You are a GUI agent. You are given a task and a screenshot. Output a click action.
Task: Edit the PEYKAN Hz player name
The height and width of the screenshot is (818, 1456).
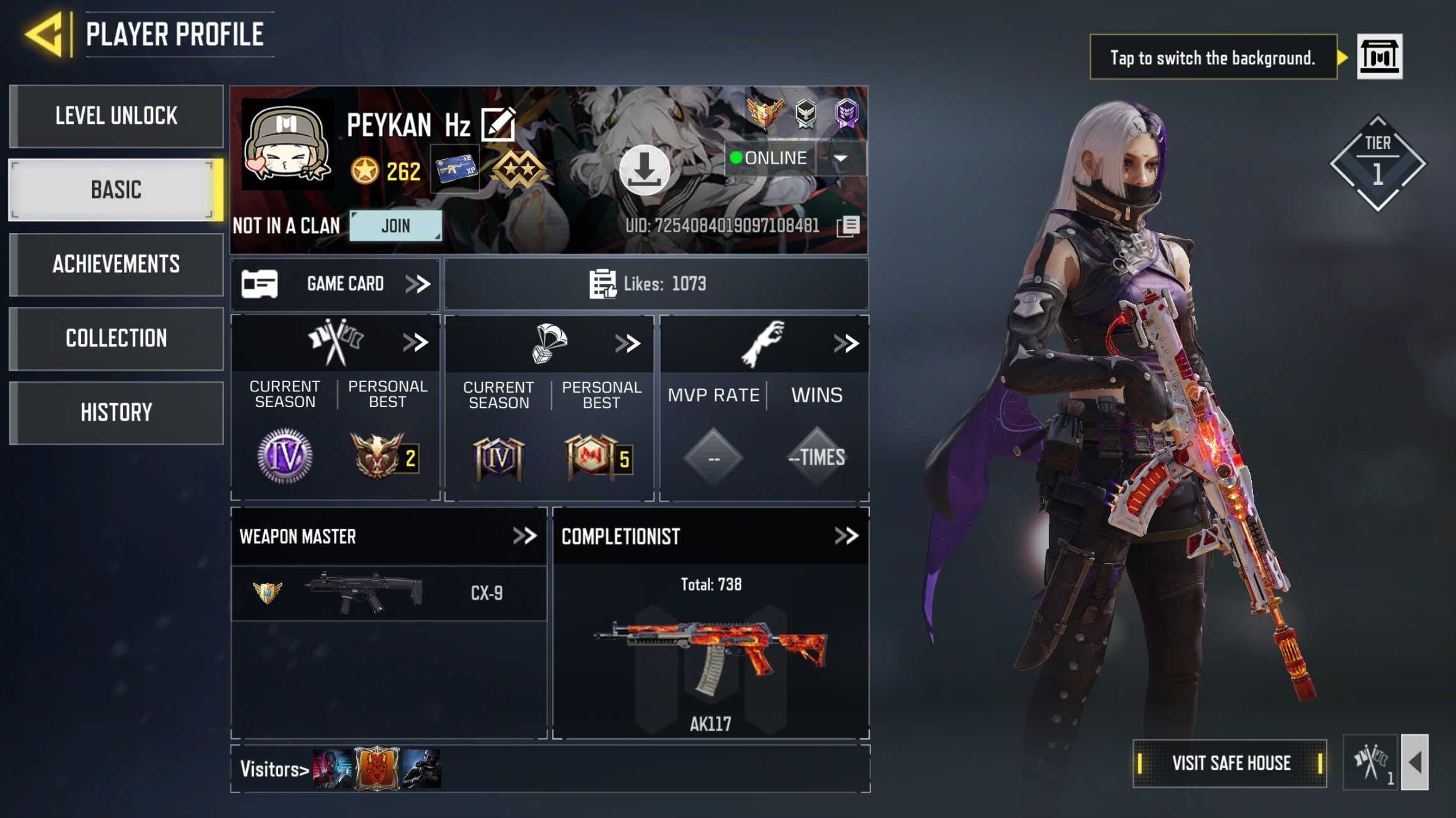(498, 124)
